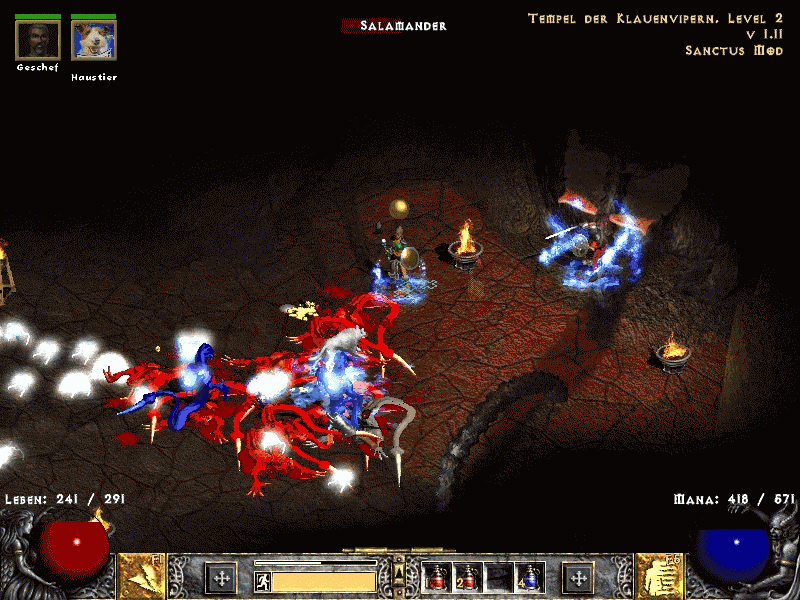Viewport: 800px width, 600px height.
Task: Use the red healing potion in belt slot 2
Action: pos(467,577)
